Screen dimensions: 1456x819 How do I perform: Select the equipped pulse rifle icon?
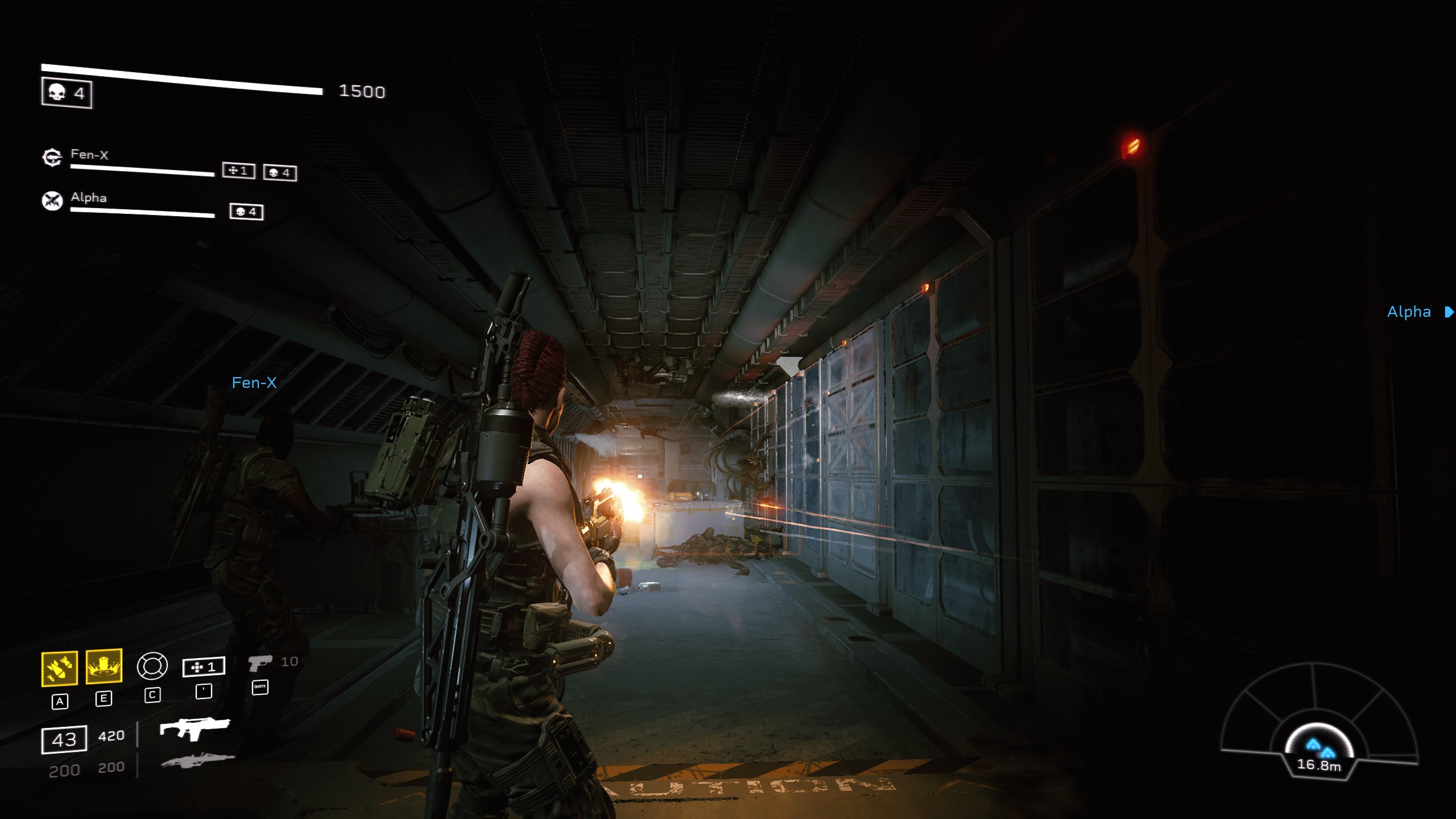pyautogui.click(x=195, y=729)
